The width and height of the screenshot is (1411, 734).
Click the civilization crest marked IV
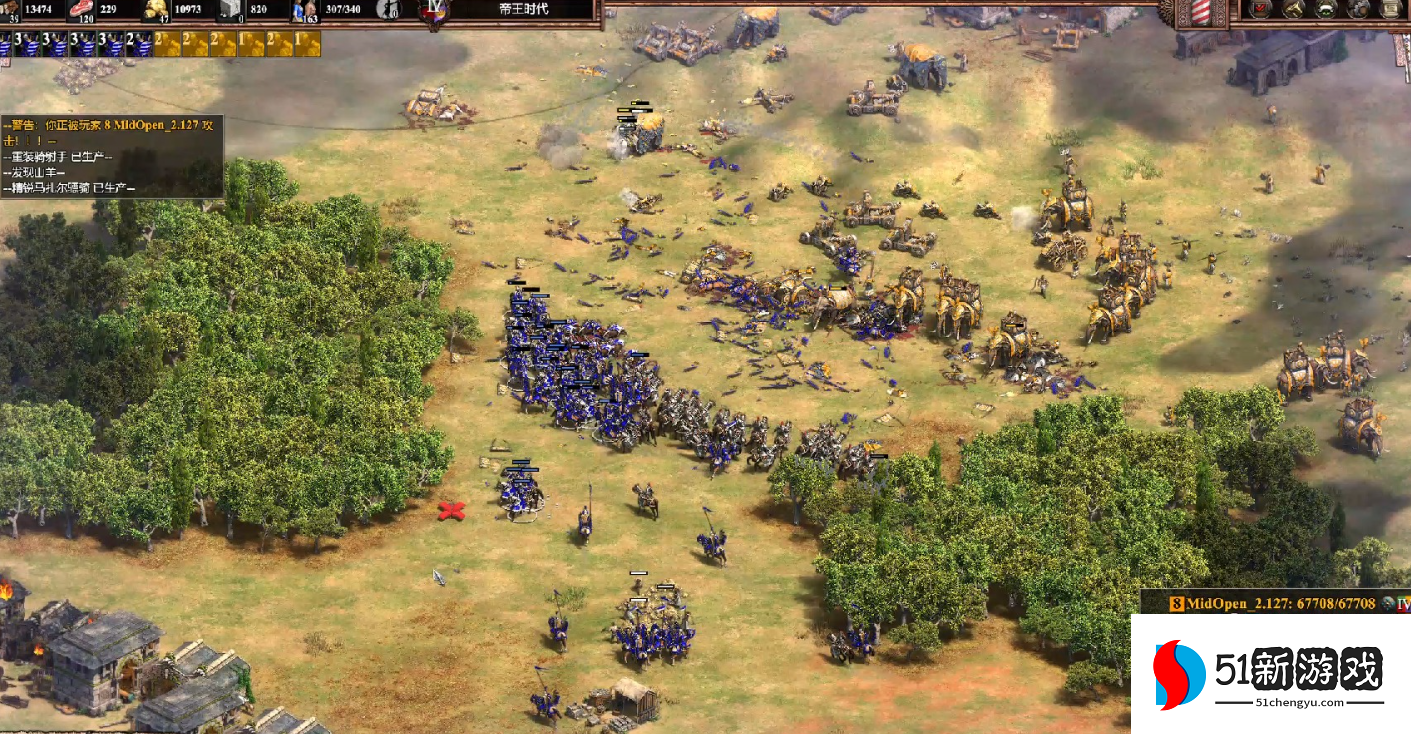(434, 12)
